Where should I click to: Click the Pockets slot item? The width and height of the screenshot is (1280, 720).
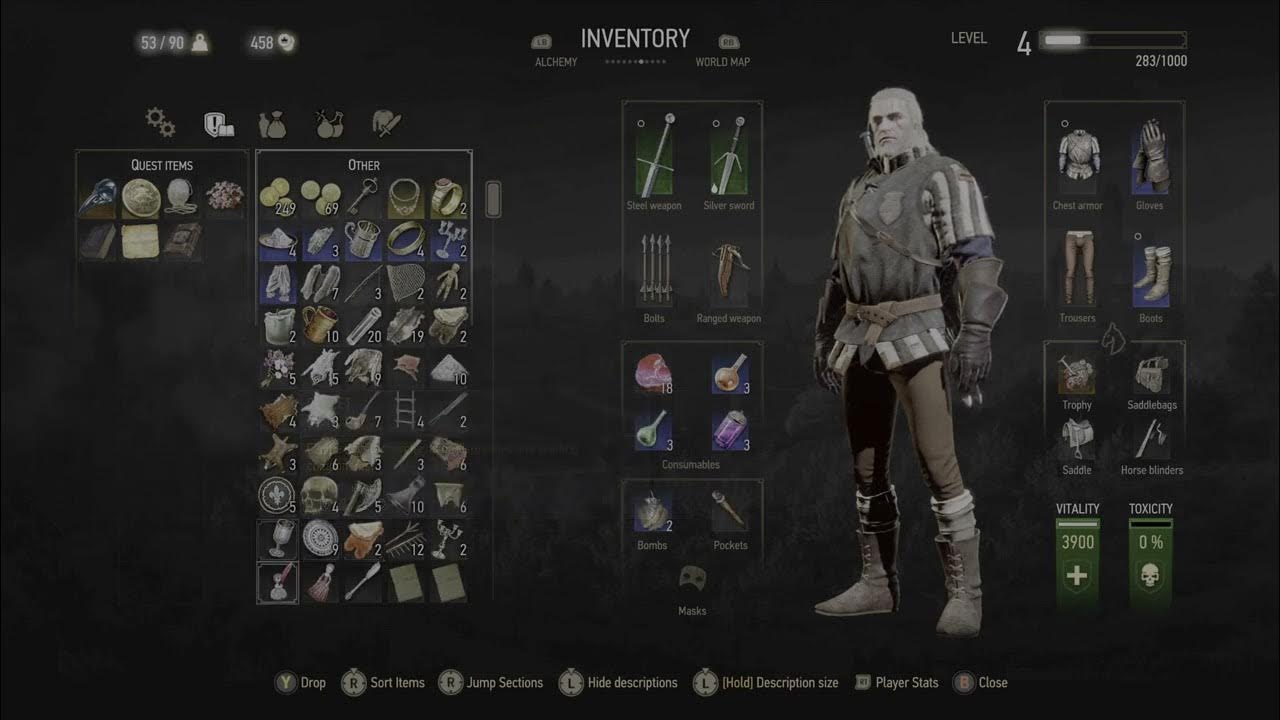pyautogui.click(x=730, y=512)
